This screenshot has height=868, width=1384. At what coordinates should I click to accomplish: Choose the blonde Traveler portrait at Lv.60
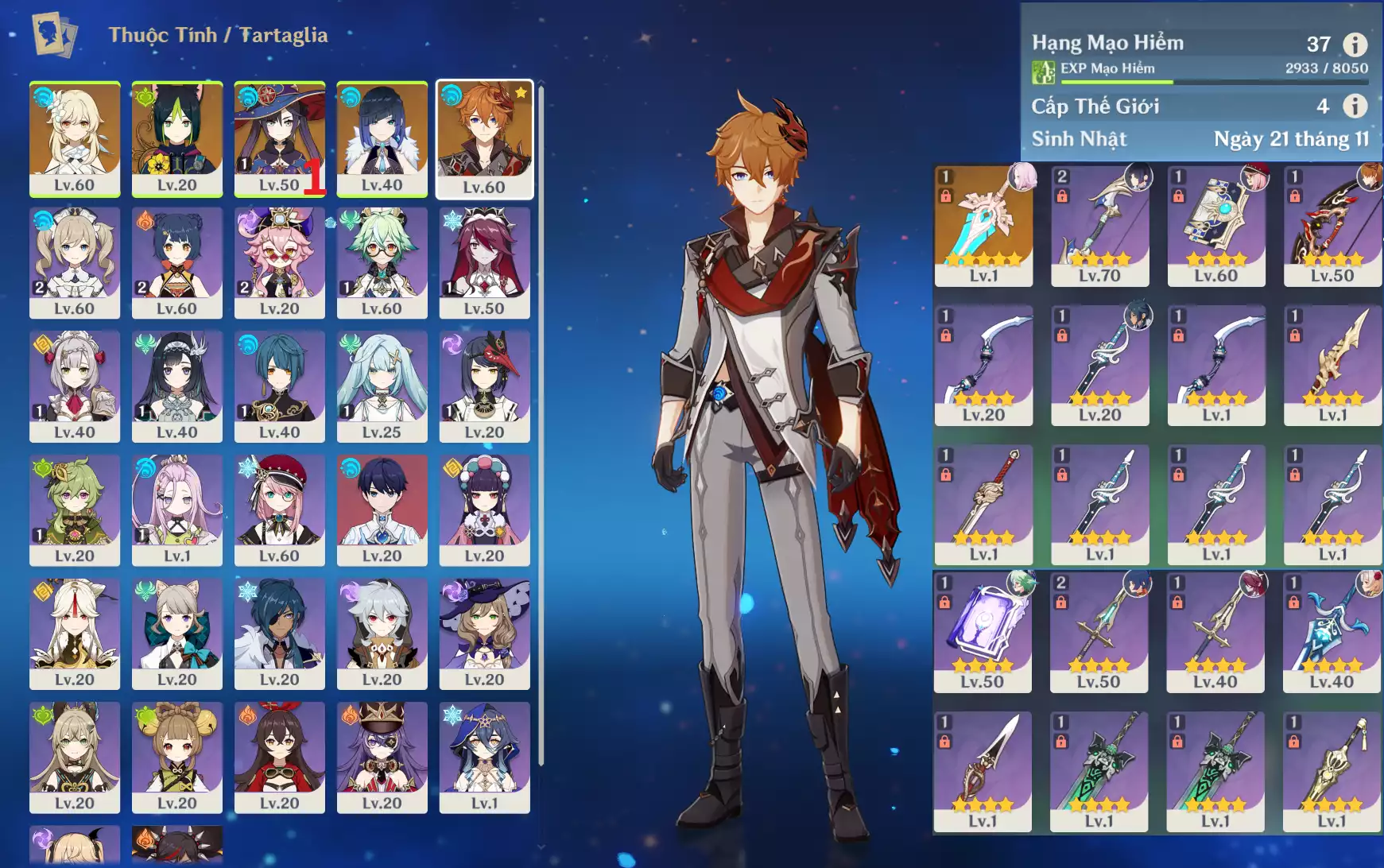pos(75,138)
